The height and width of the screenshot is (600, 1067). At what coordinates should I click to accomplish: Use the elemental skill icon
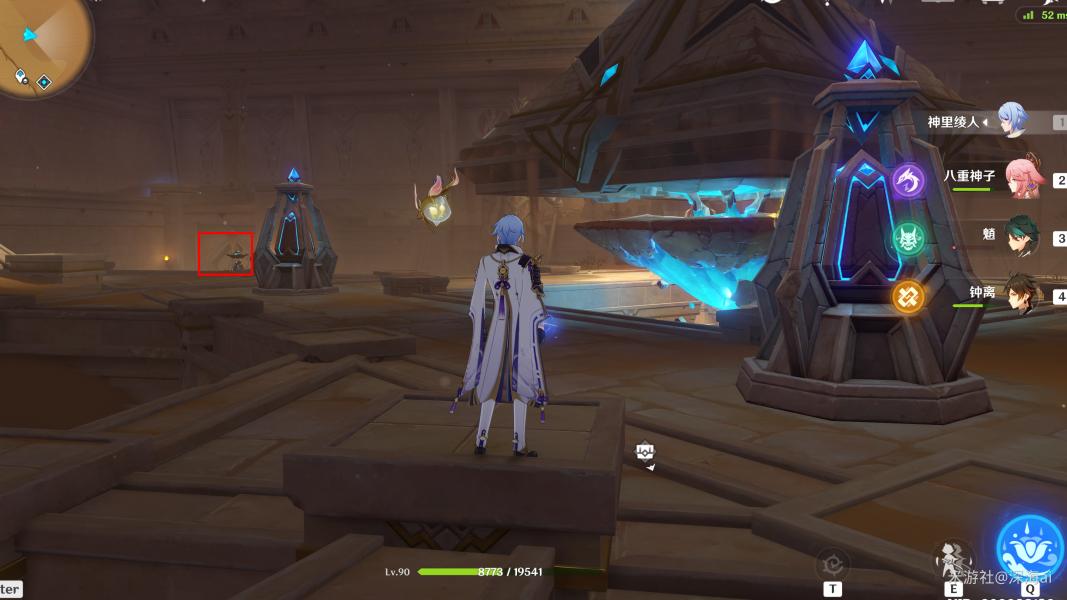tap(954, 558)
